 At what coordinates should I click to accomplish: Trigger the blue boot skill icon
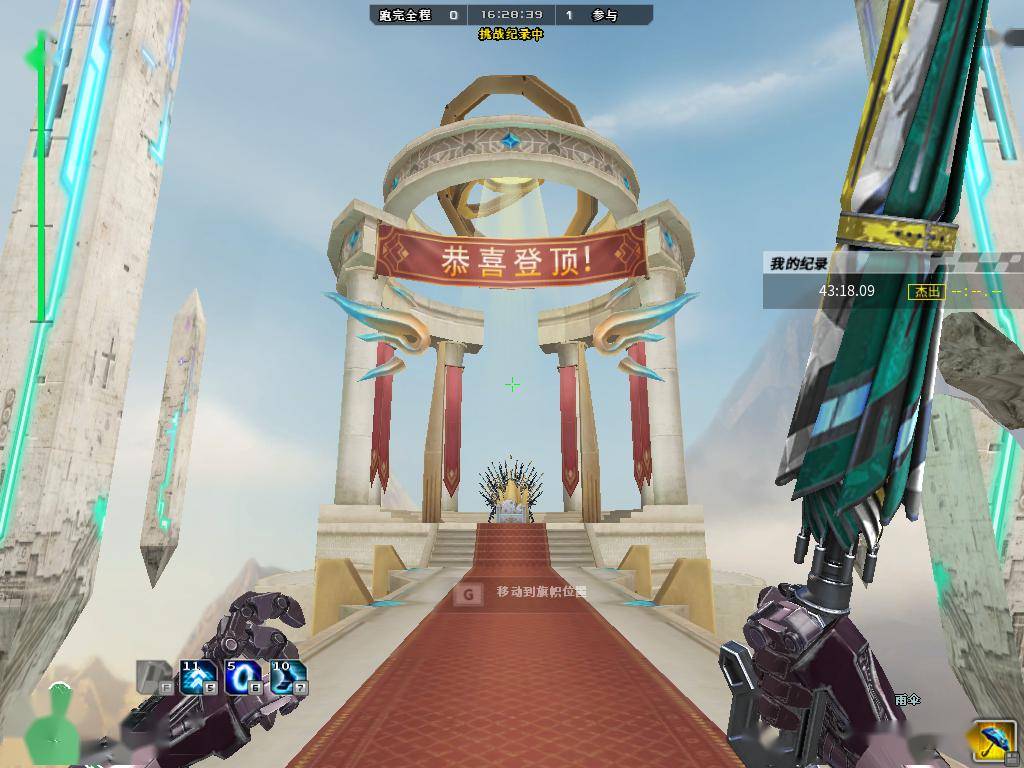(288, 677)
